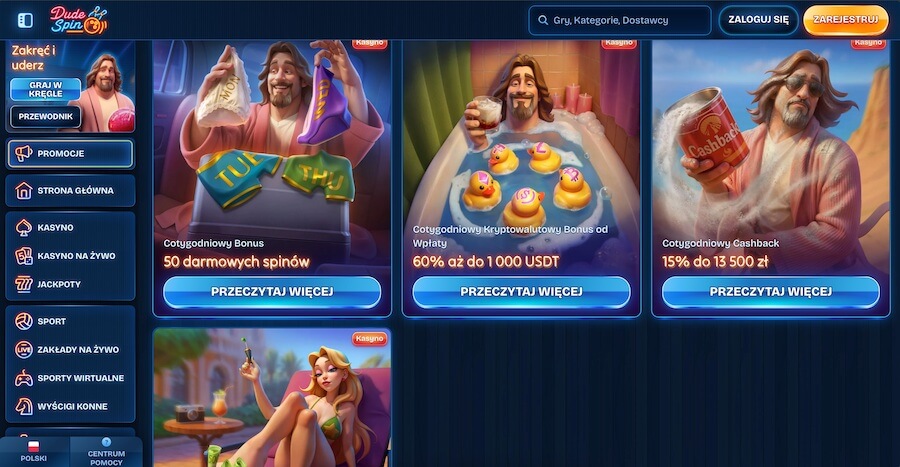Open Kasyno na żywo section
Screen dimensions: 900x467
[x=70, y=256]
